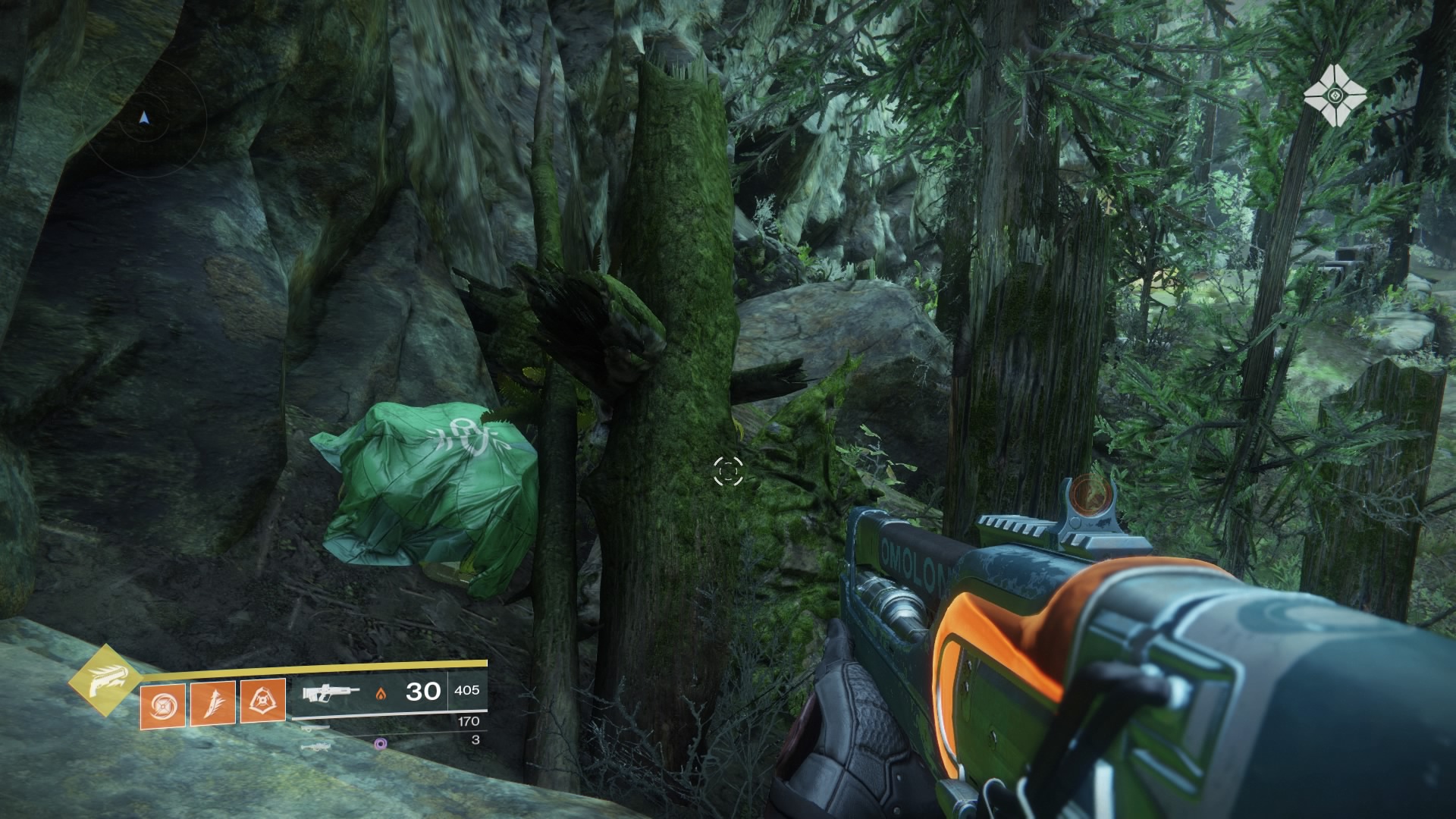Viewport: 1456px width, 819px height.
Task: Select the swirl grenade ability icon
Action: (x=162, y=701)
